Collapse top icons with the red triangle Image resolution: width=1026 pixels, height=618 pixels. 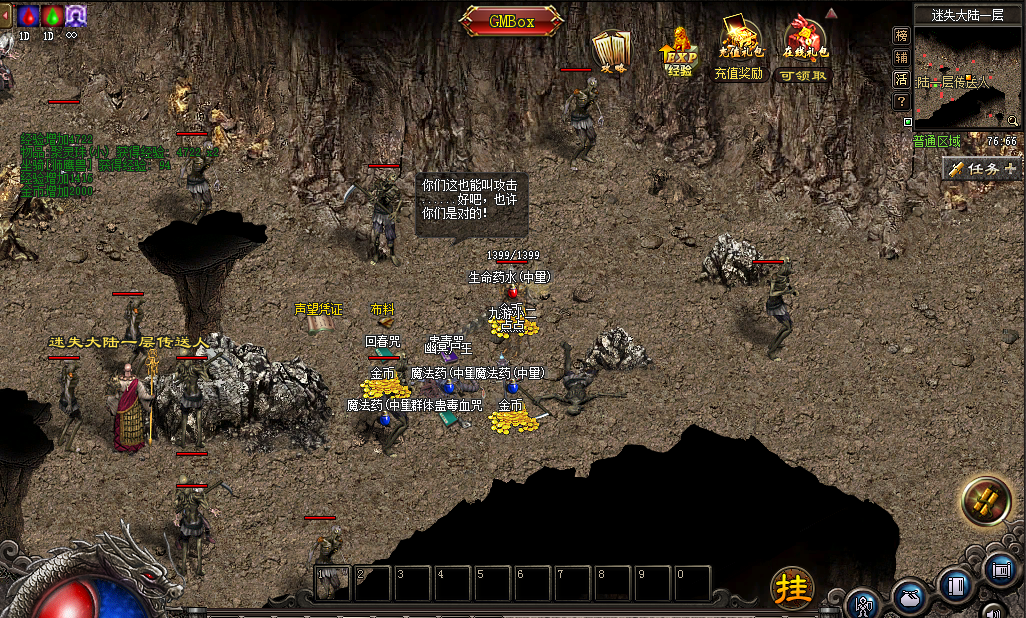(831, 13)
